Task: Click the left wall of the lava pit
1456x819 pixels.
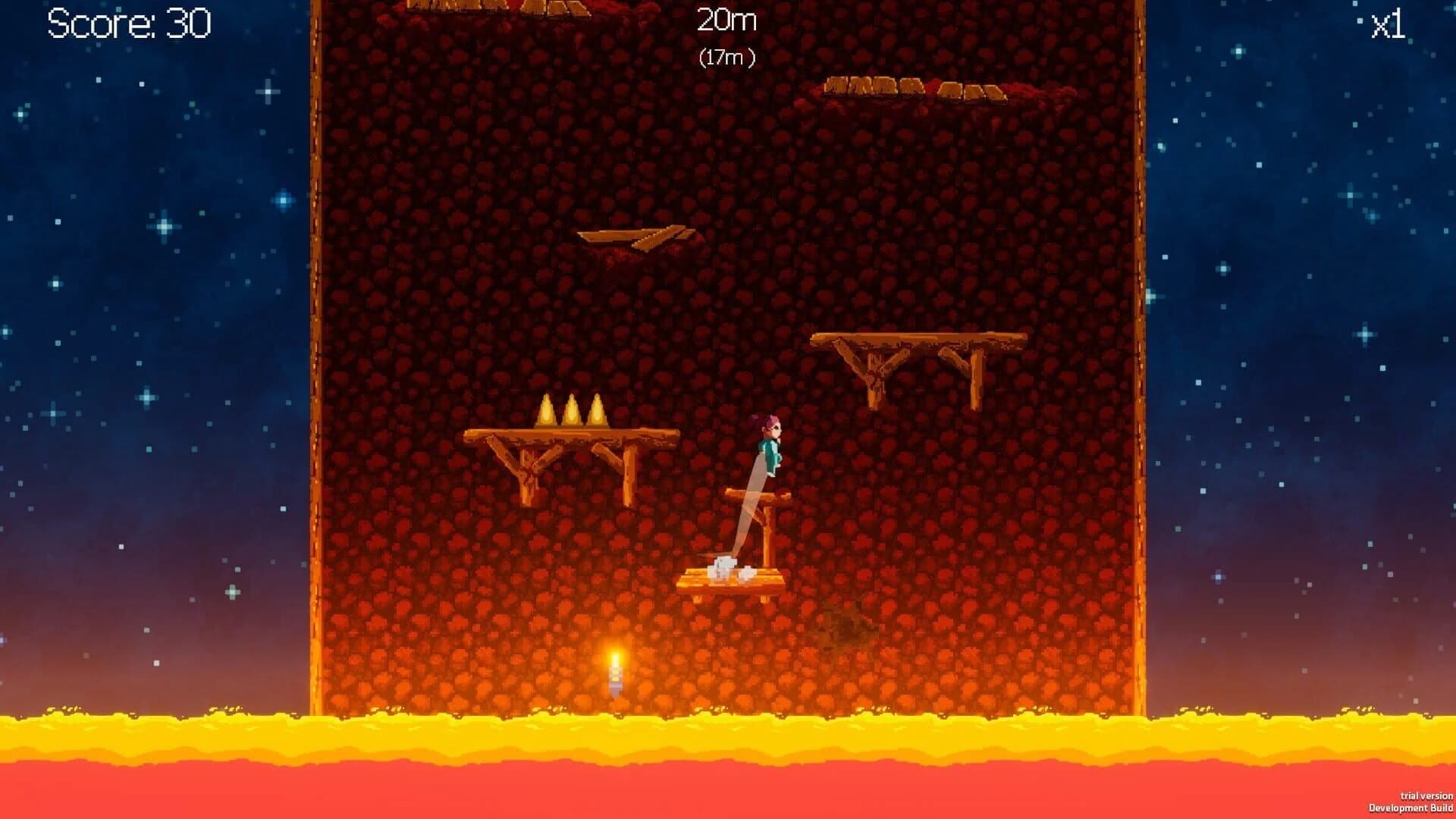Action: (317, 379)
